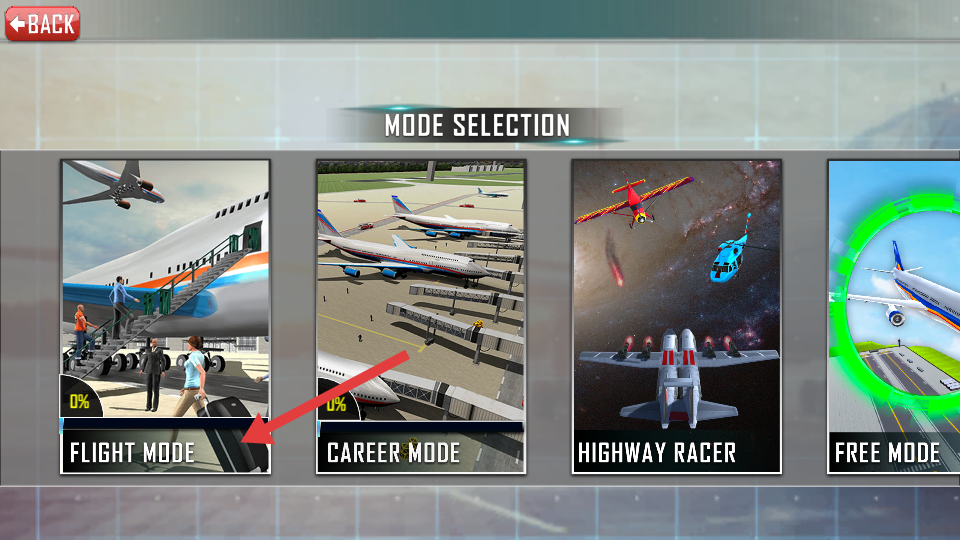960x540 pixels.
Task: Open the Highway Racer mode
Action: 676,315
